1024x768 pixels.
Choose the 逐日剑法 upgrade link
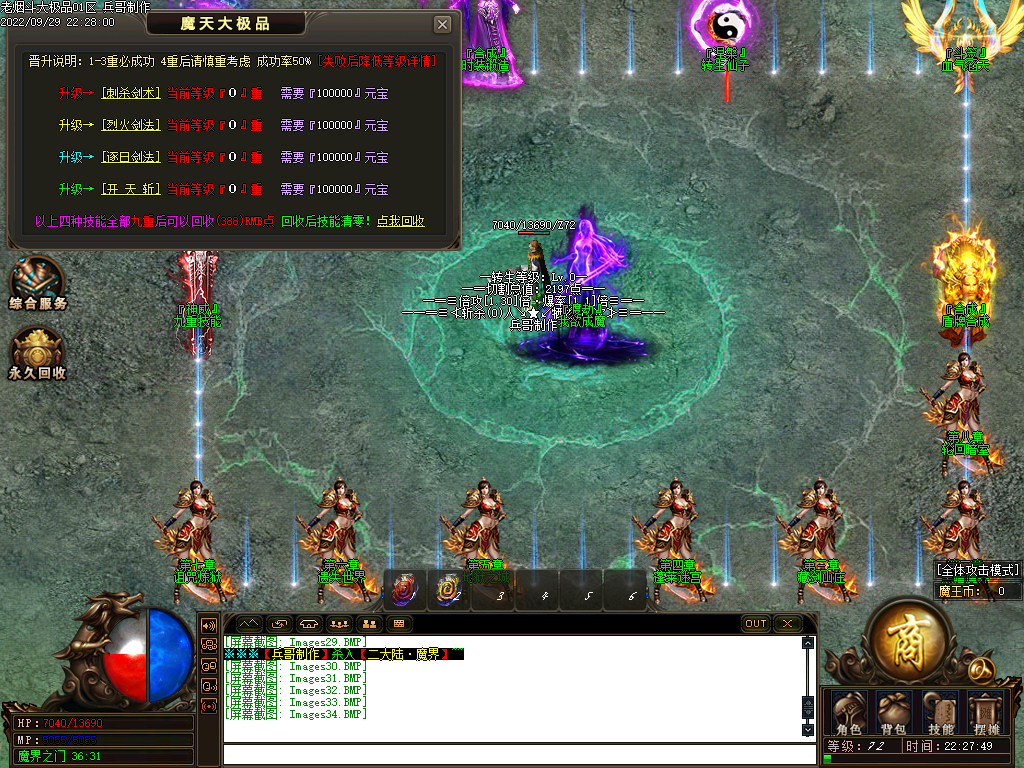coord(130,157)
